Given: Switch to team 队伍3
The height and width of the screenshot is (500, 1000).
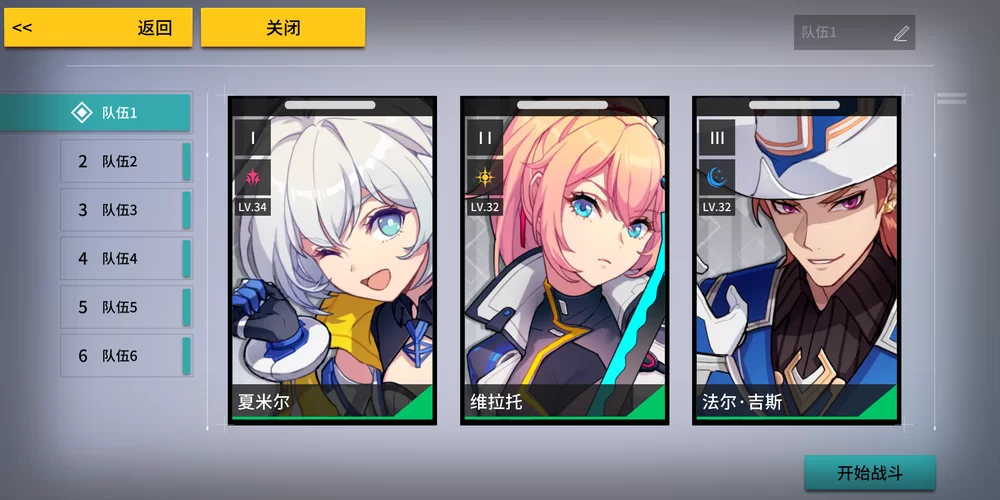Looking at the screenshot, I should point(125,210).
